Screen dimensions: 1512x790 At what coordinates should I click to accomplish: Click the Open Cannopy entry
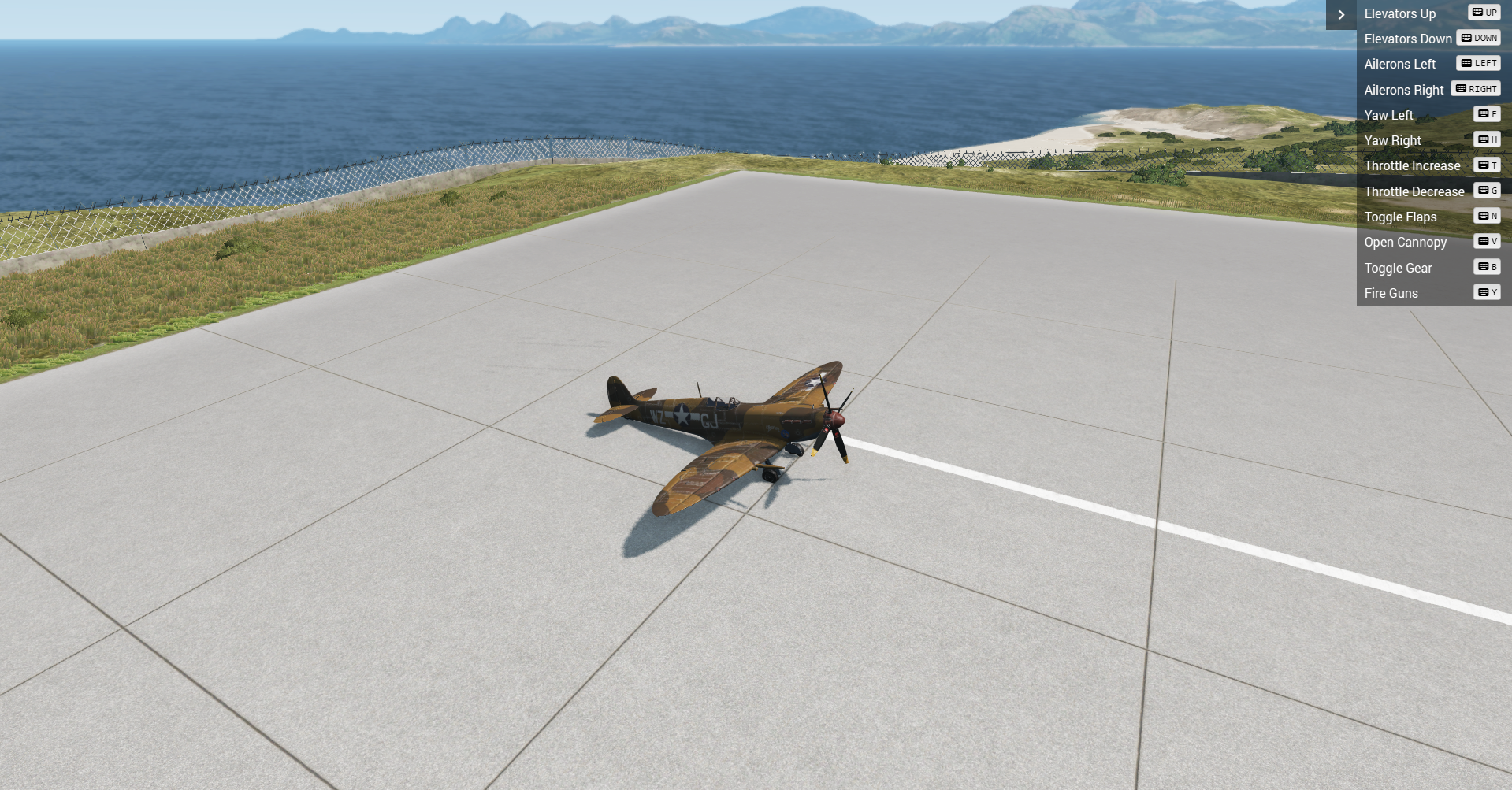[1406, 242]
